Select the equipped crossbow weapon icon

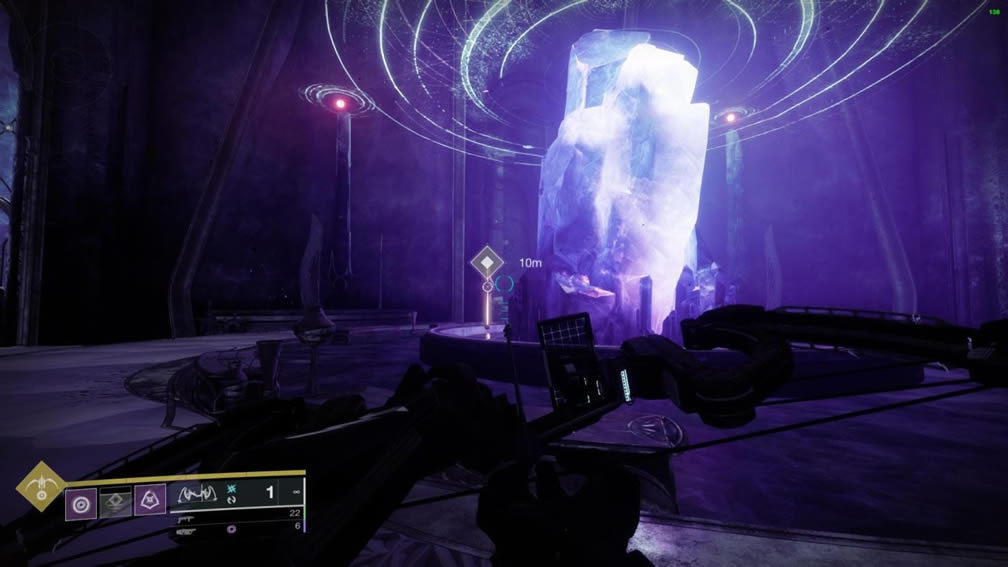(x=199, y=494)
